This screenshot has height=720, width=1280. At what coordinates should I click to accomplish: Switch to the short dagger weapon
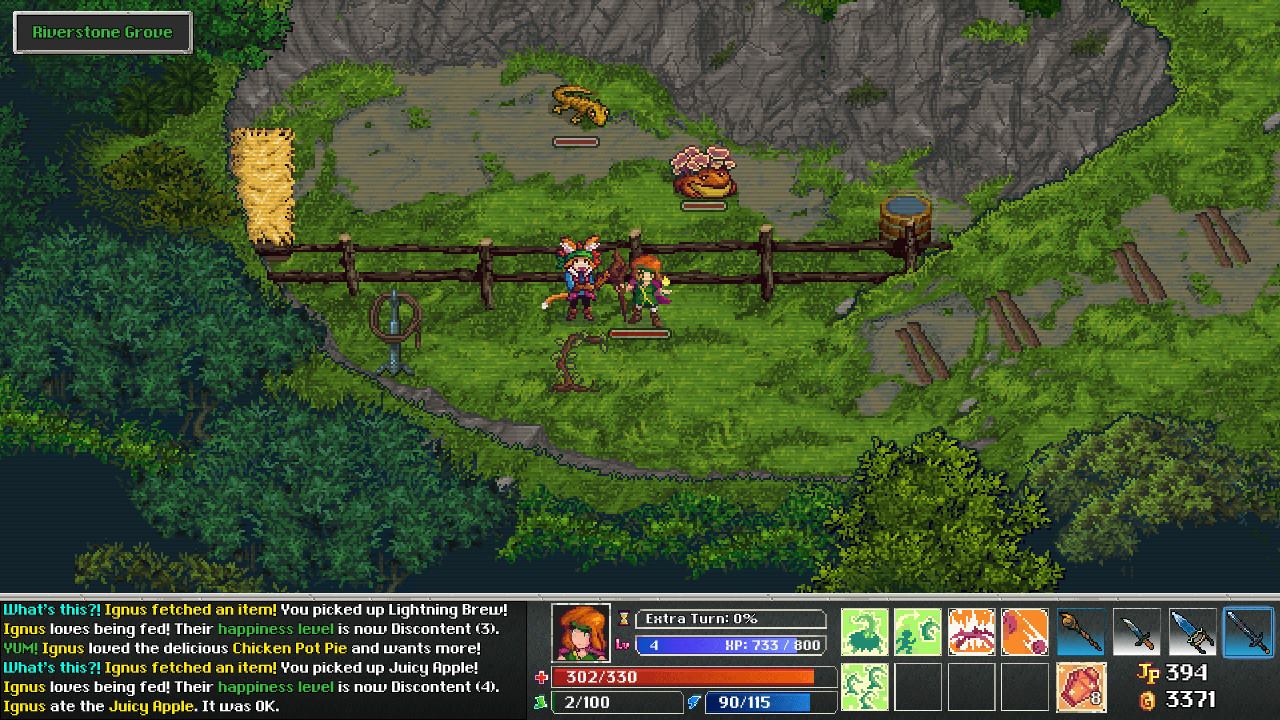1137,632
